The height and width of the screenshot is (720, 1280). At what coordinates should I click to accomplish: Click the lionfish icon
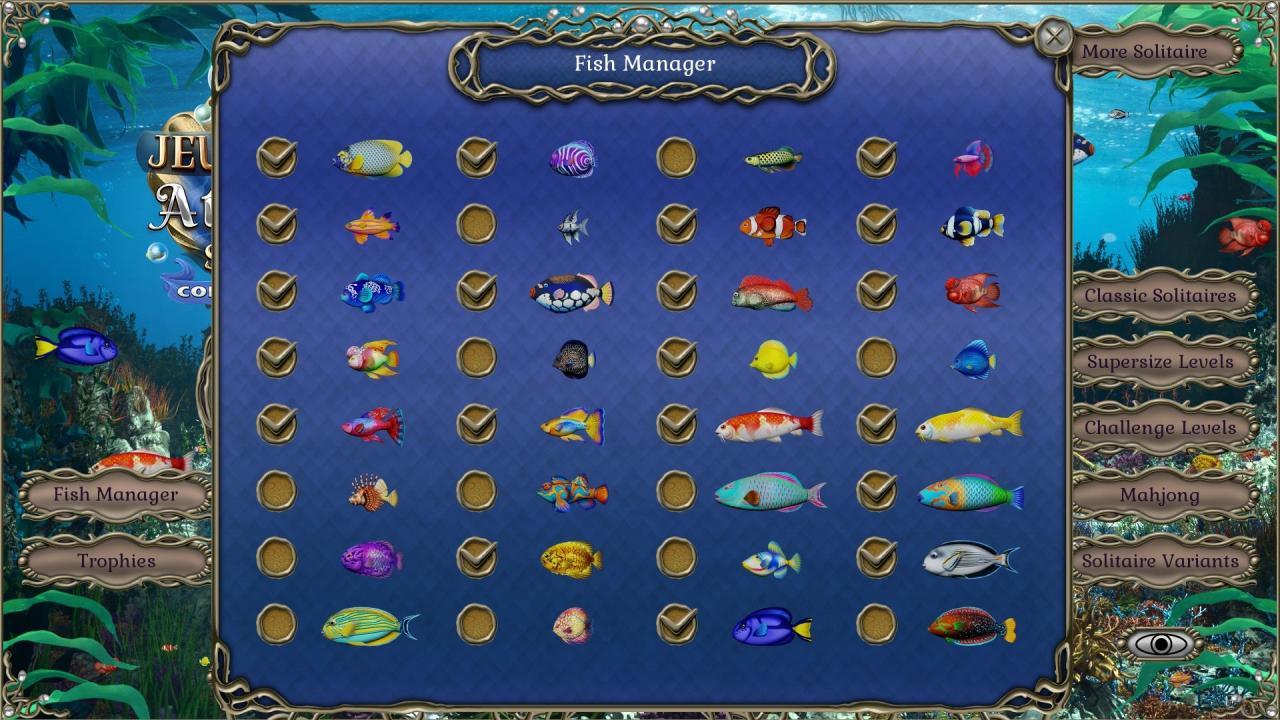click(x=371, y=492)
